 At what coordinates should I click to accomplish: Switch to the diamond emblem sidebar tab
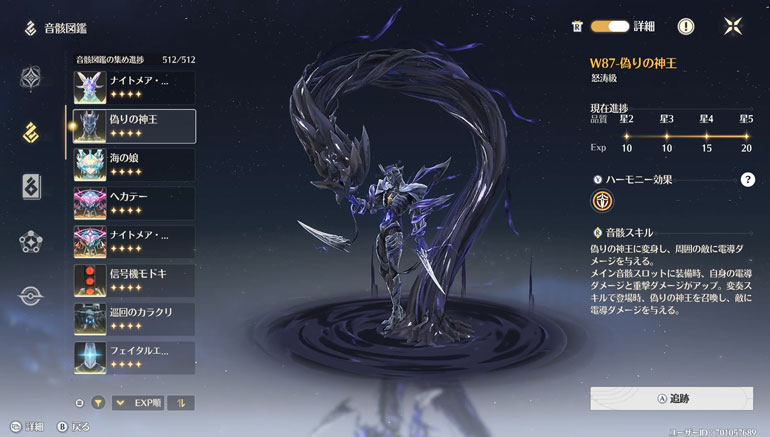pyautogui.click(x=31, y=77)
